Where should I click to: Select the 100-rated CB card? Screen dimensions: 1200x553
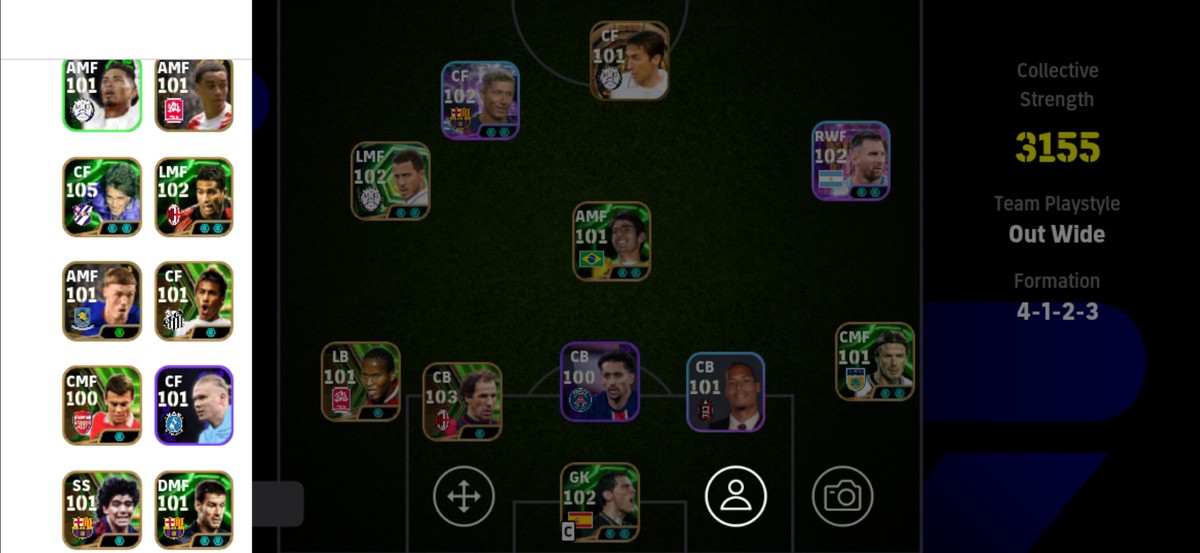pyautogui.click(x=600, y=382)
